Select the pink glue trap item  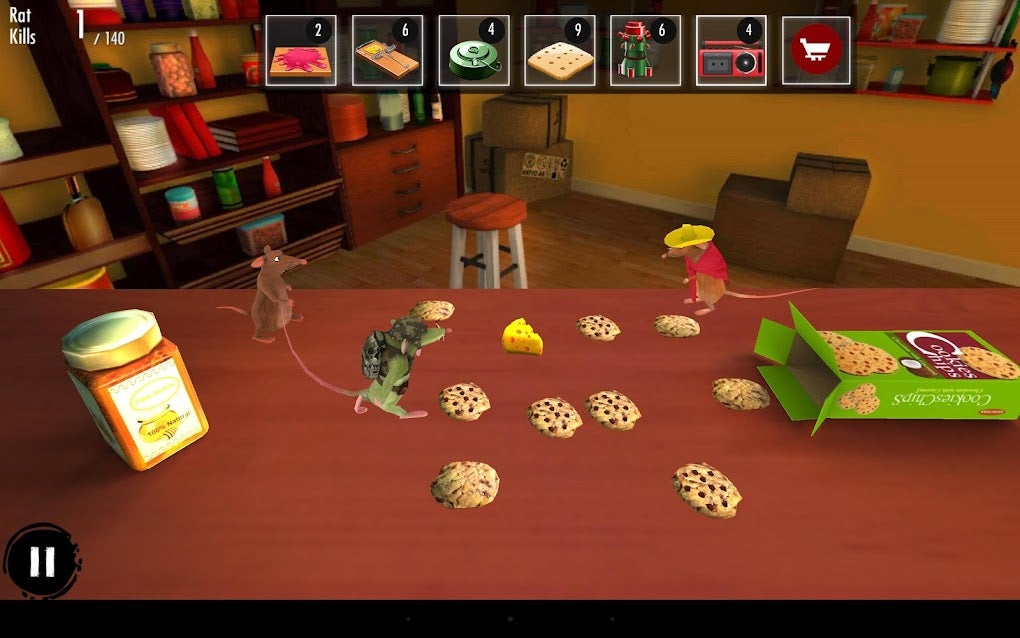click(x=301, y=50)
